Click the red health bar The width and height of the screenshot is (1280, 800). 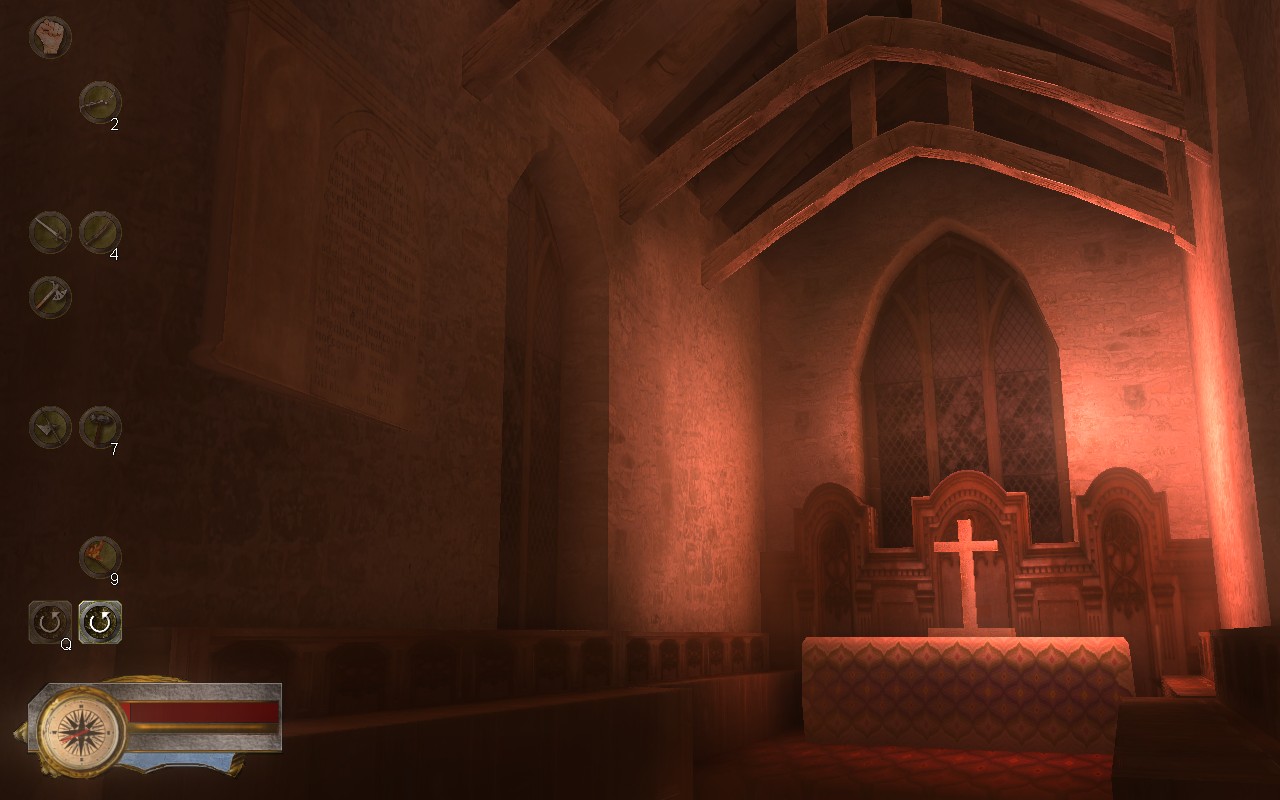(200, 711)
